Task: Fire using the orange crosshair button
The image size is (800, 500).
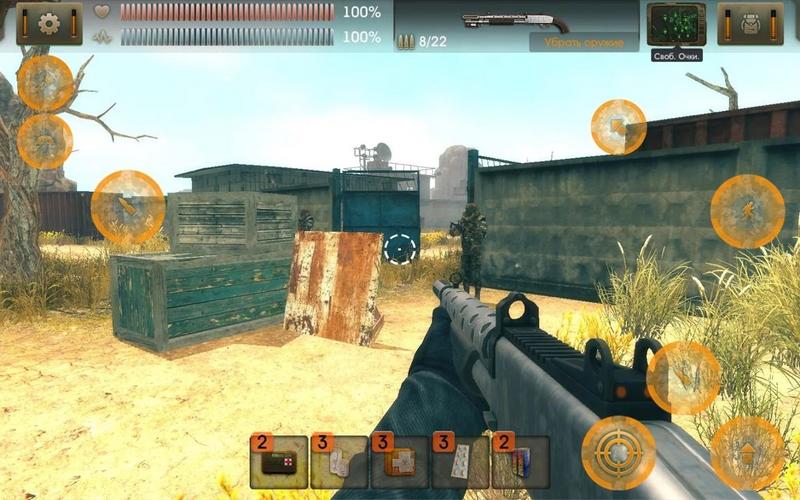Action: pos(618,453)
